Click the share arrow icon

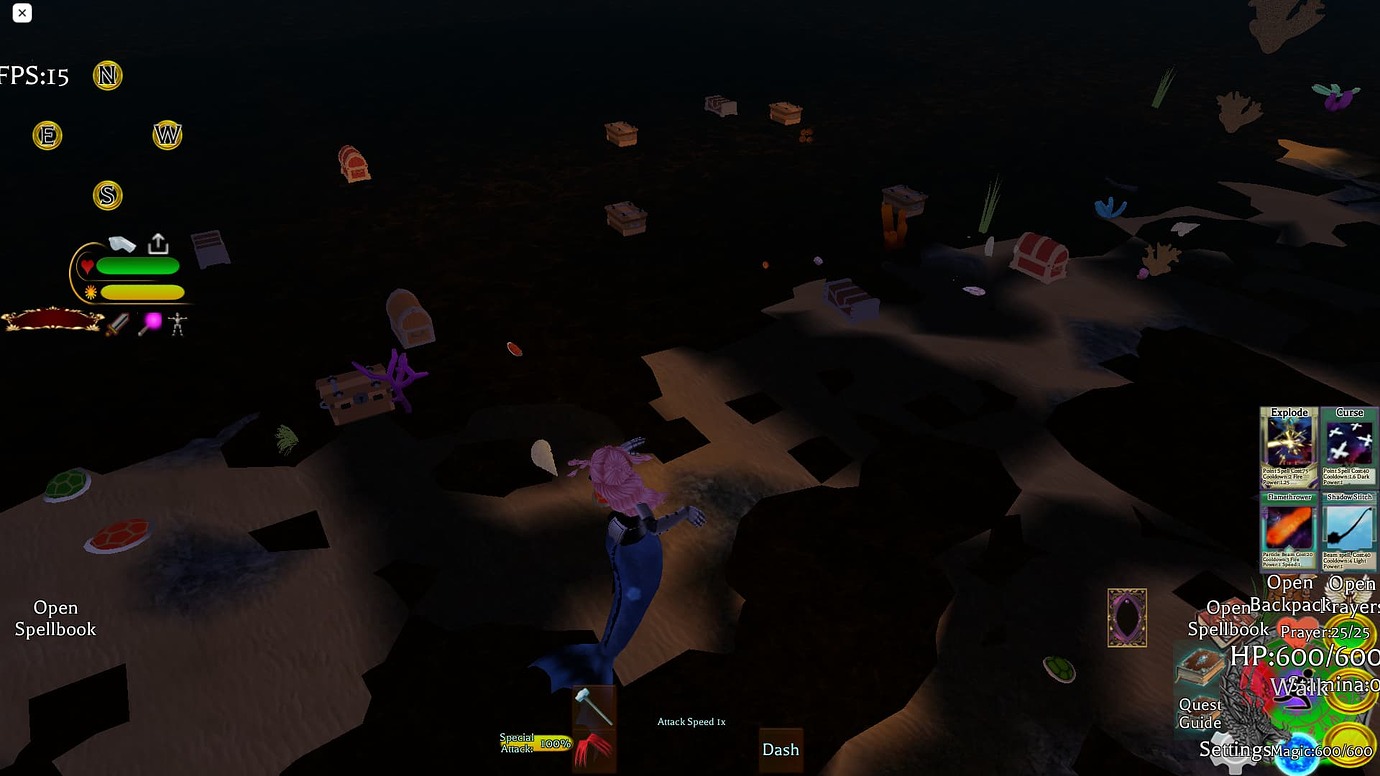pyautogui.click(x=158, y=244)
